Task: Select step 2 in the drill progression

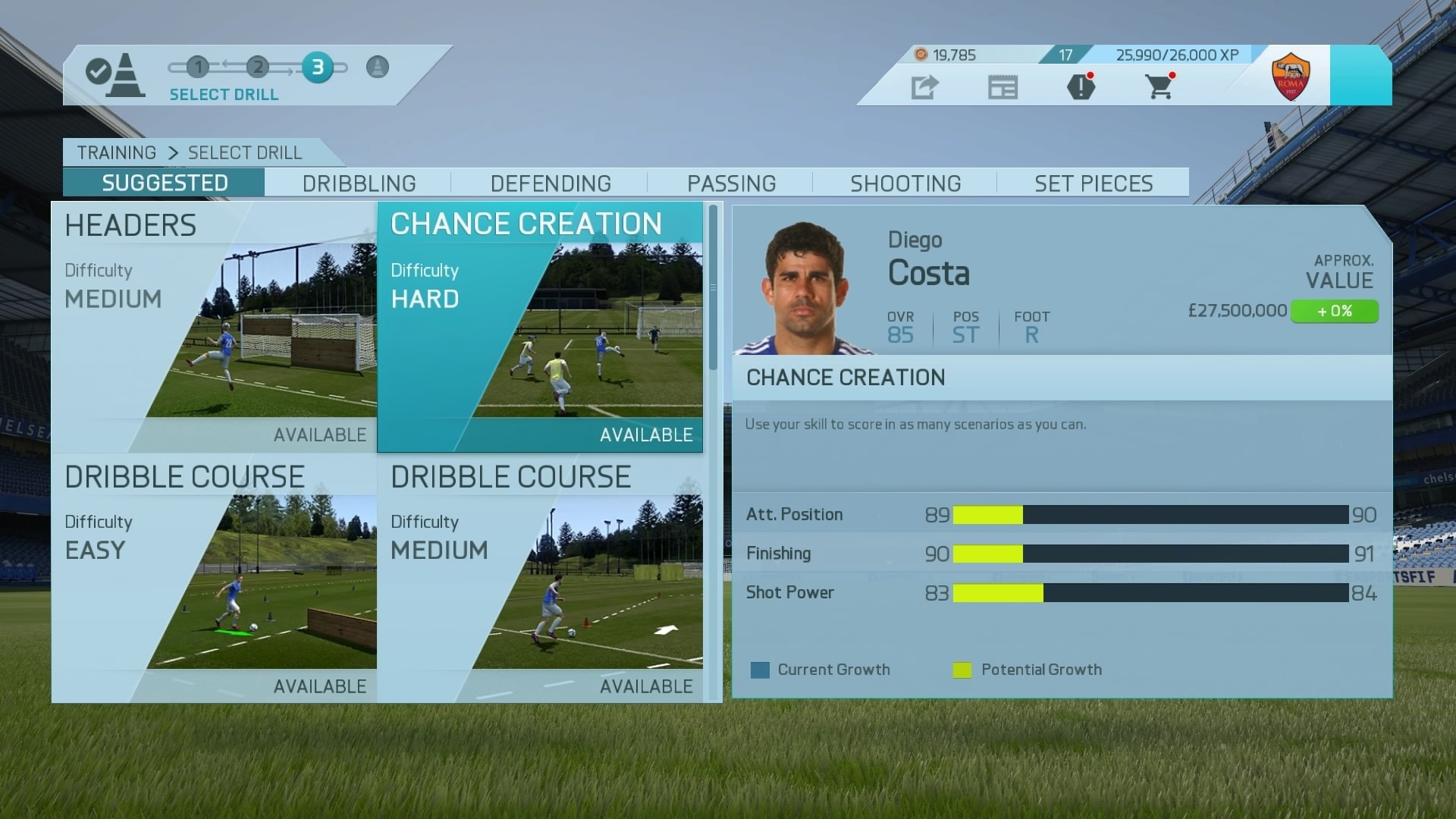Action: (258, 67)
